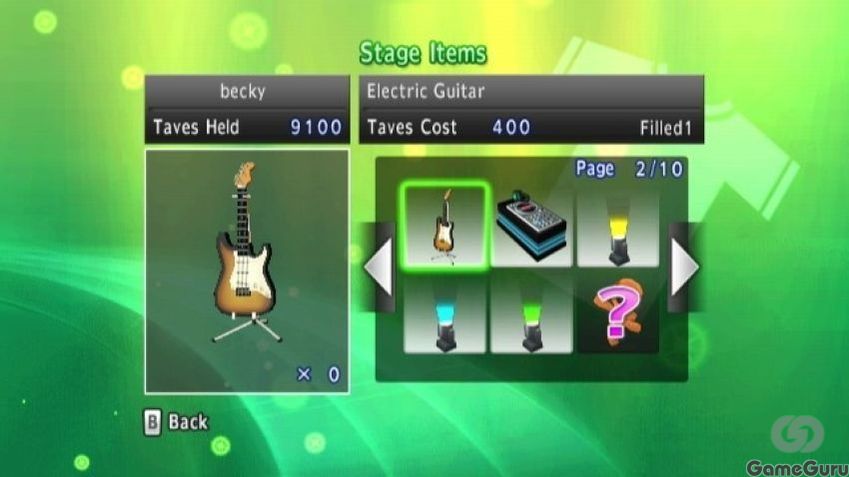Select the Electric Guitar stage item
Image resolution: width=849 pixels, height=477 pixels.
444,226
